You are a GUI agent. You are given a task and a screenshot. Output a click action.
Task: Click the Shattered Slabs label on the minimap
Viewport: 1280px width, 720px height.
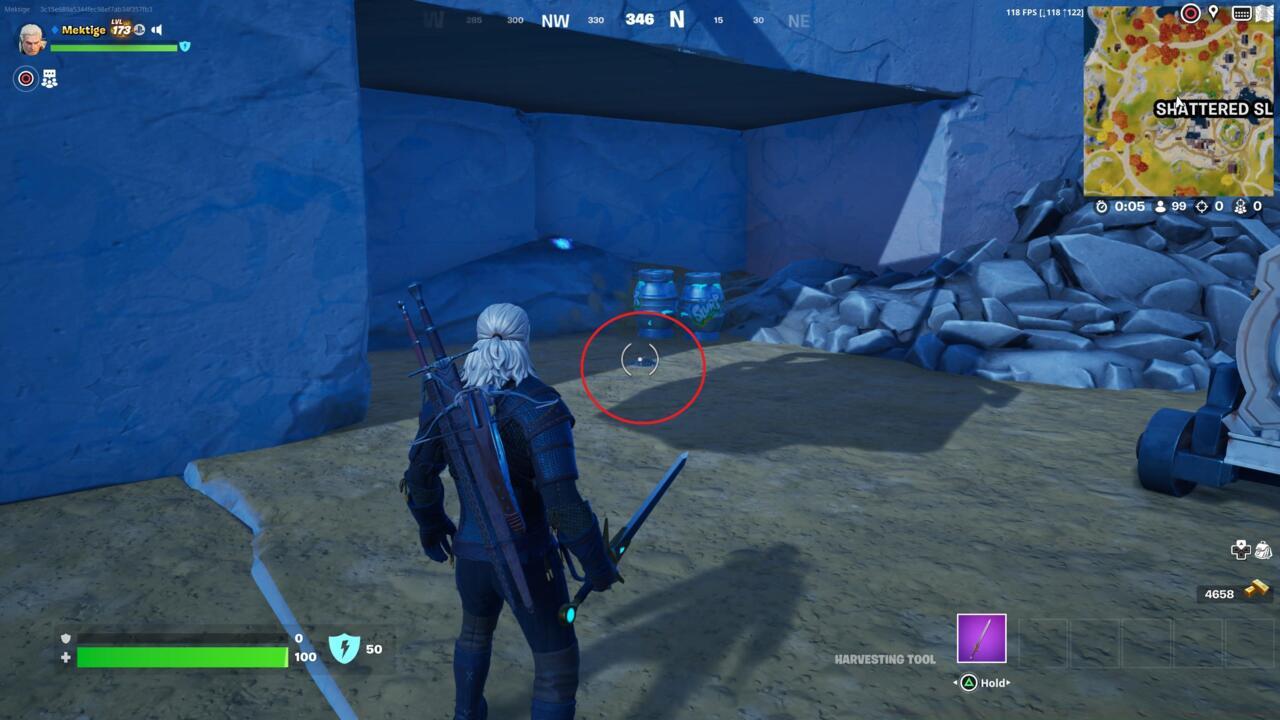click(1213, 109)
